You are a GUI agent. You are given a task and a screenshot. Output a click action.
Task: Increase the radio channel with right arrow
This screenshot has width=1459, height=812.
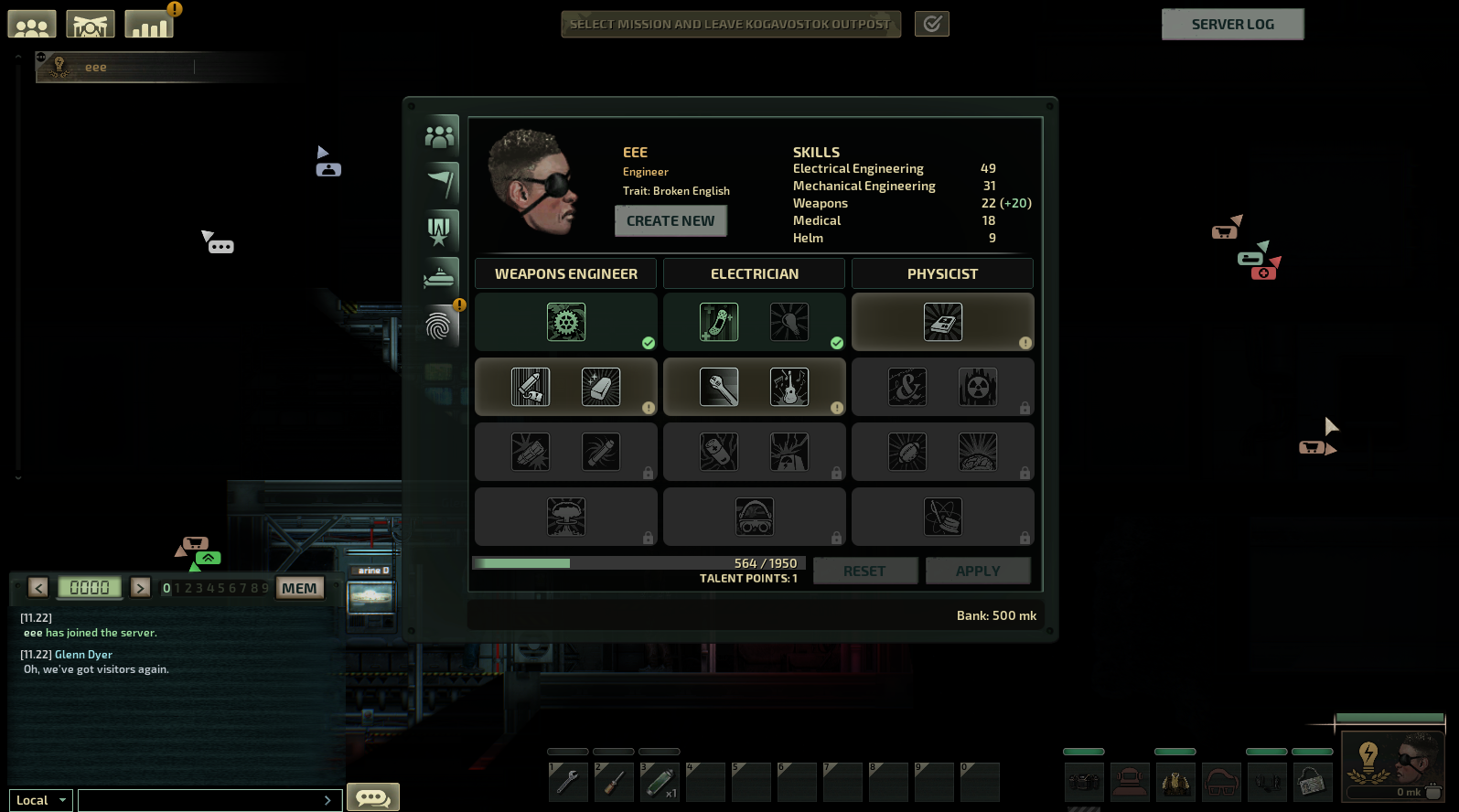click(x=140, y=588)
